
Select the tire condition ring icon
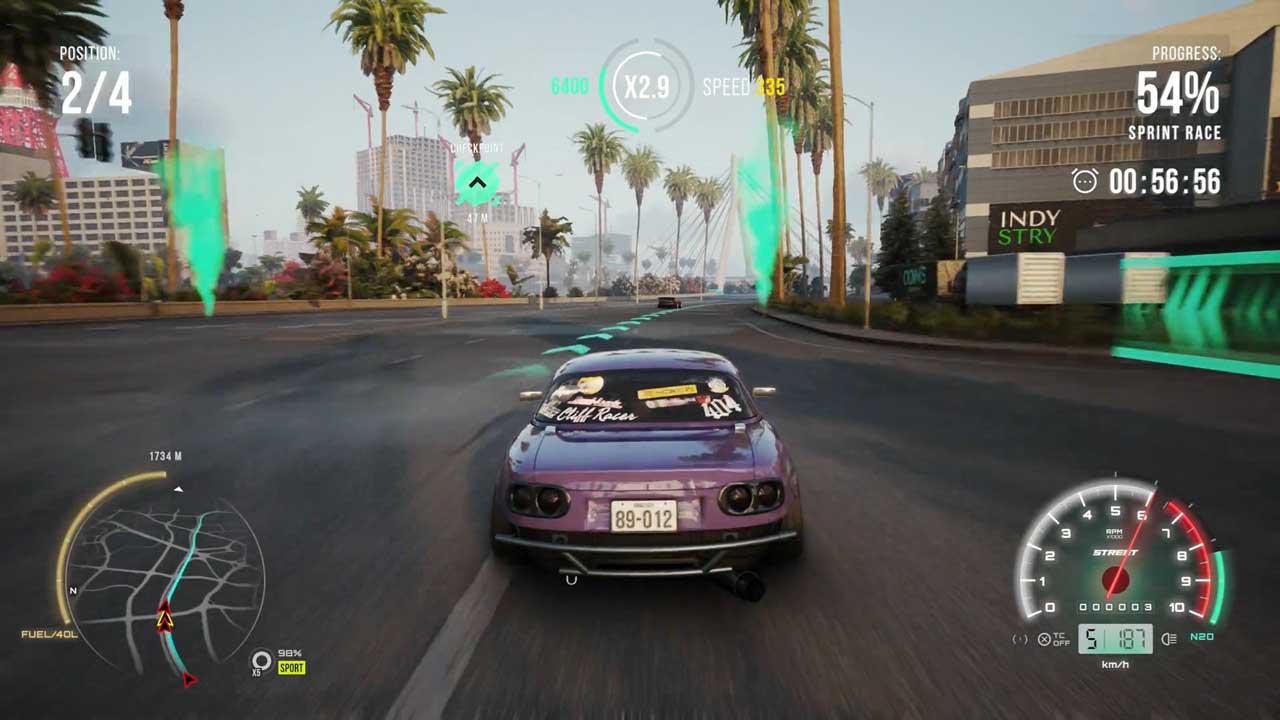tap(261, 660)
